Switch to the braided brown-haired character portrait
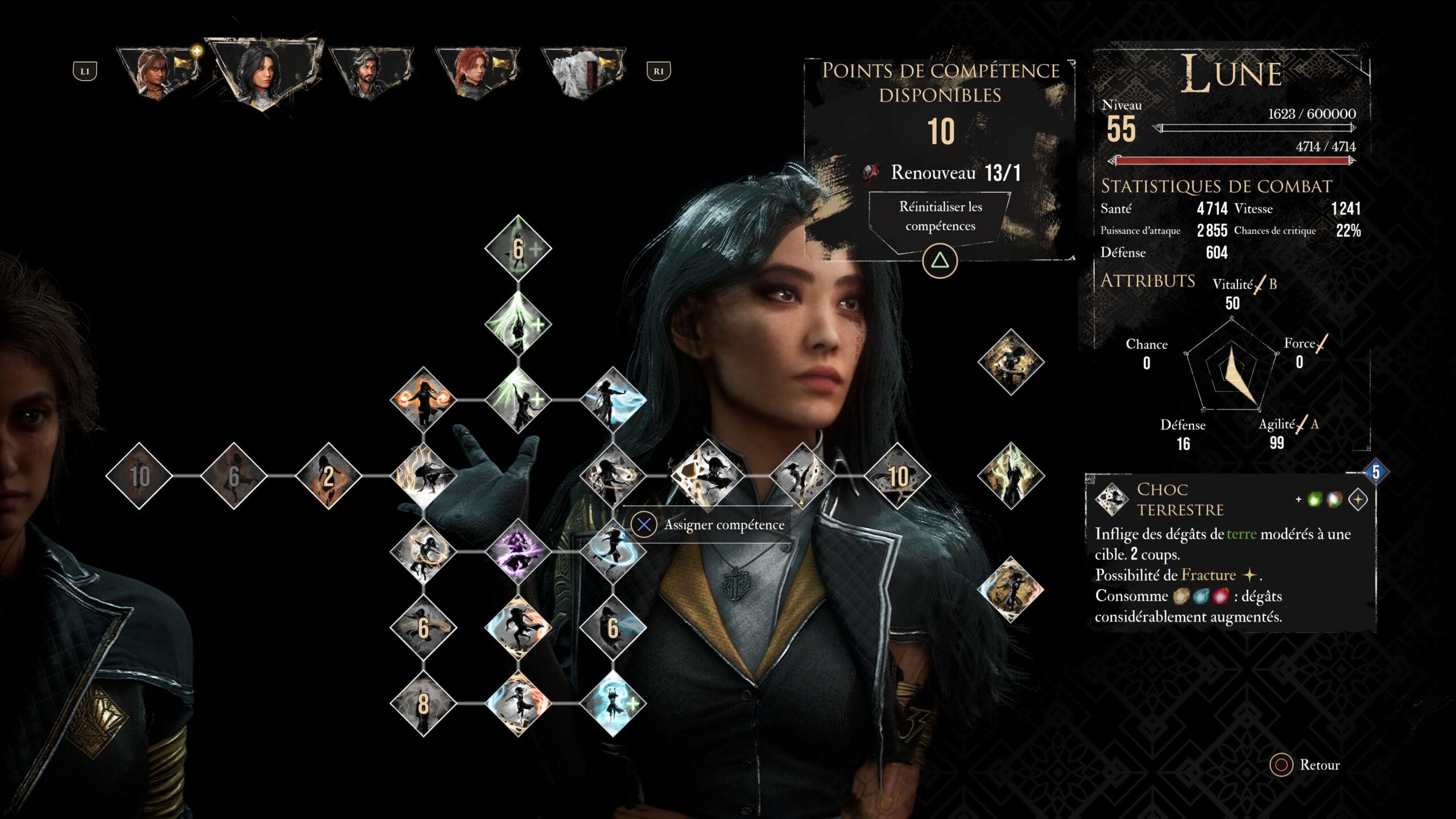 (158, 72)
